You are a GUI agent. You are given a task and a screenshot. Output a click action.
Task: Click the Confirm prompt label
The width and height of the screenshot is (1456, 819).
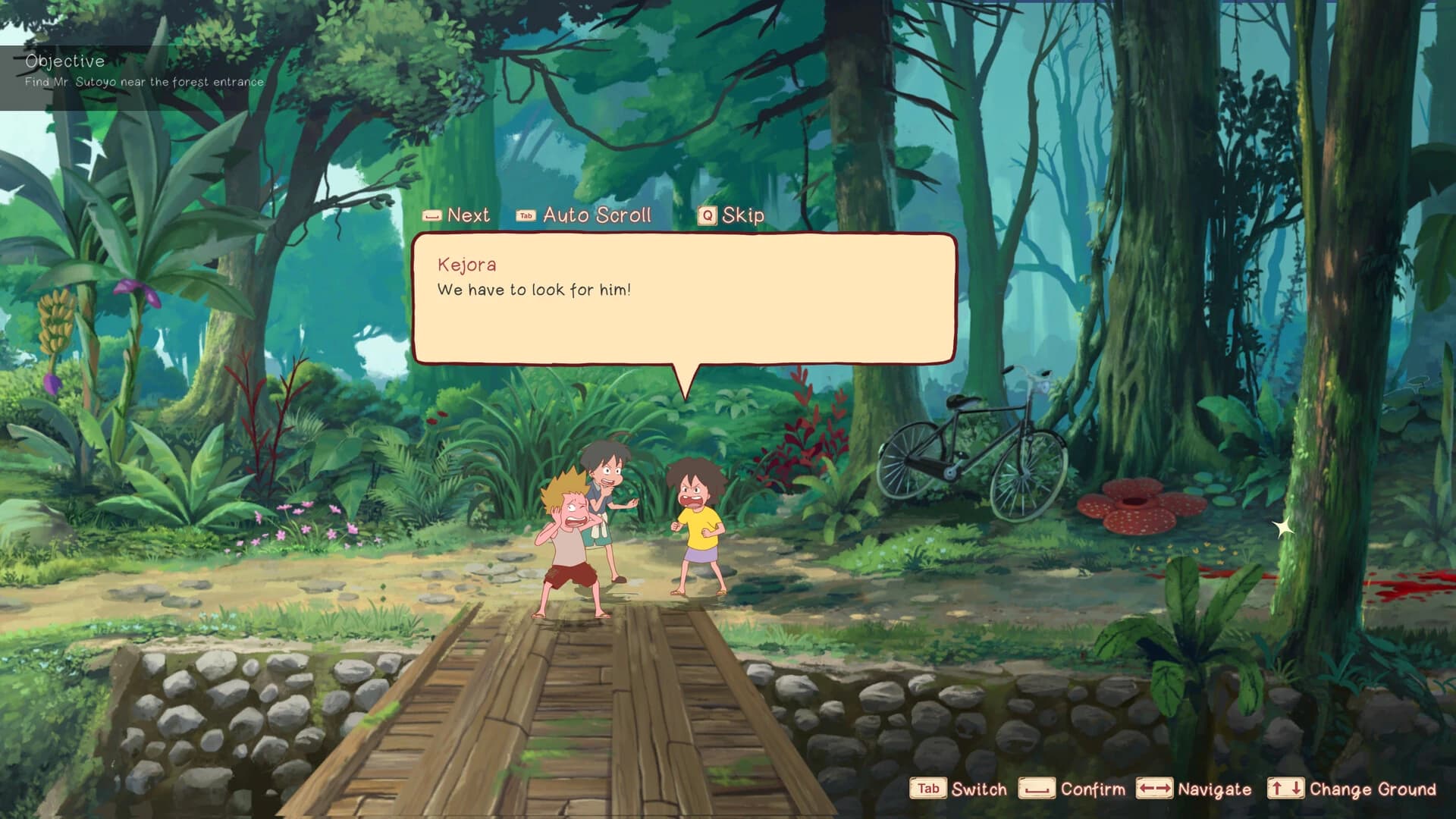[x=1094, y=789]
